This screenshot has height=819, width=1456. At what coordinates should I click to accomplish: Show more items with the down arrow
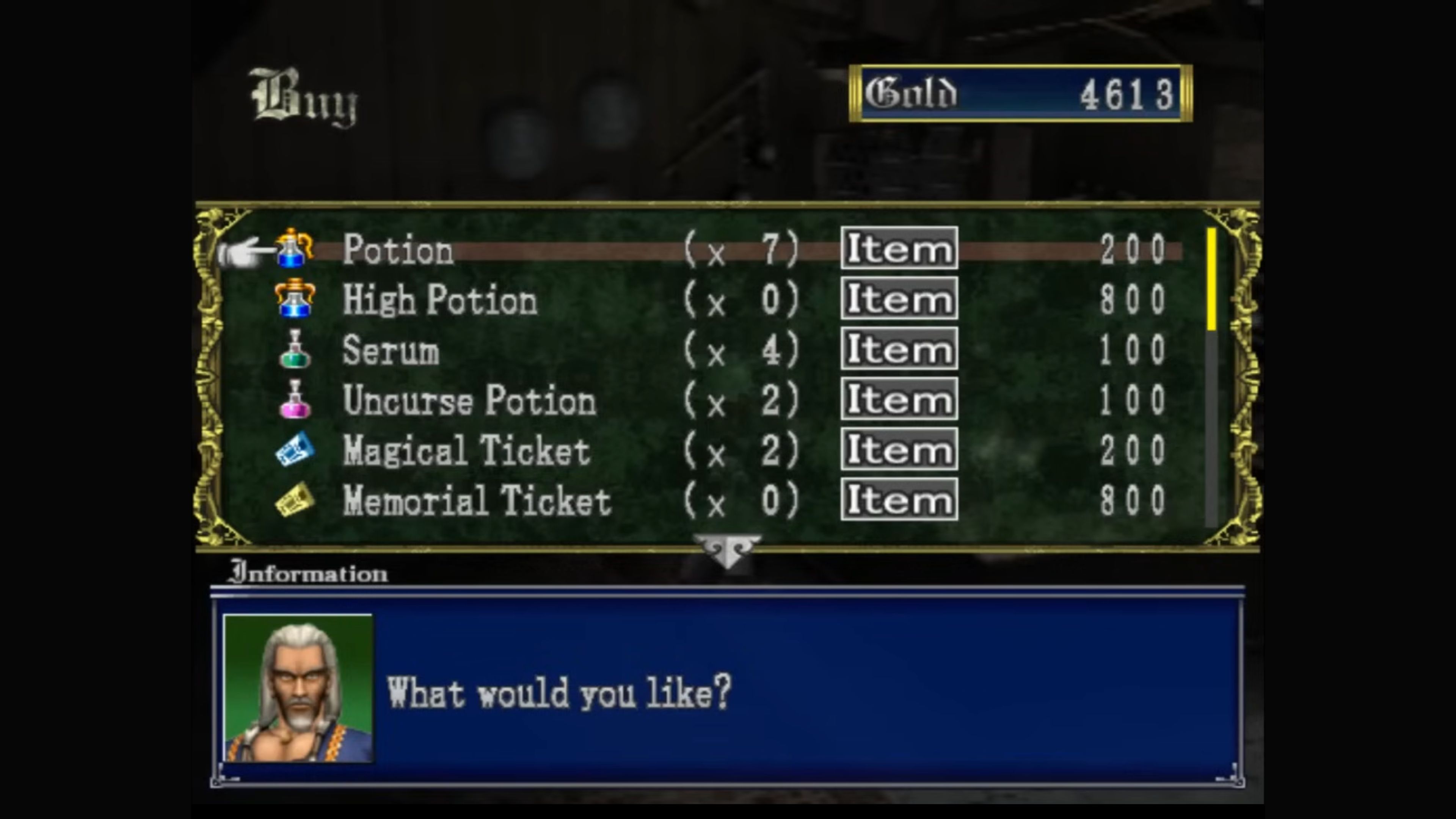pos(728,551)
